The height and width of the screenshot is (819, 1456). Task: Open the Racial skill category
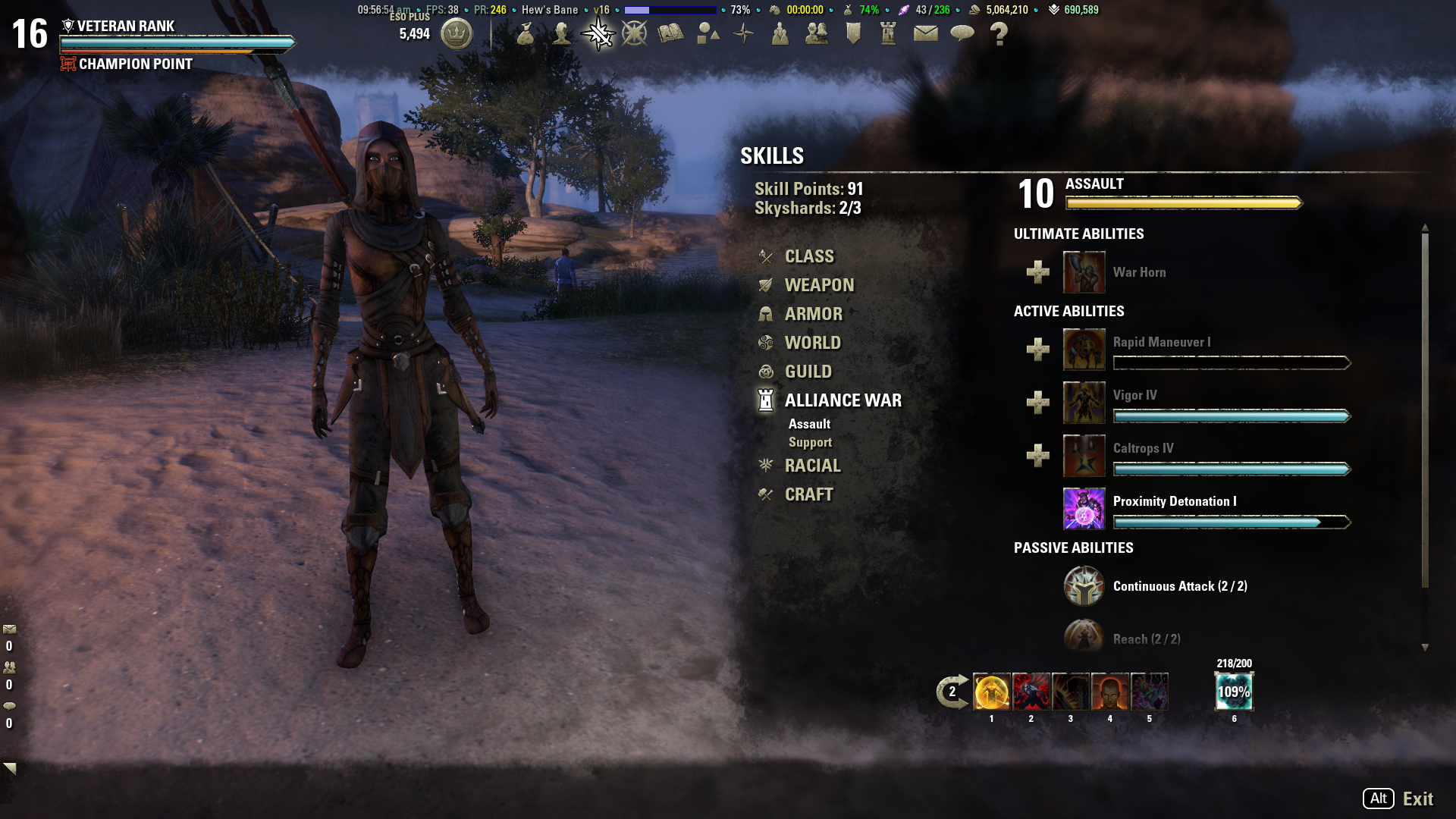(812, 466)
